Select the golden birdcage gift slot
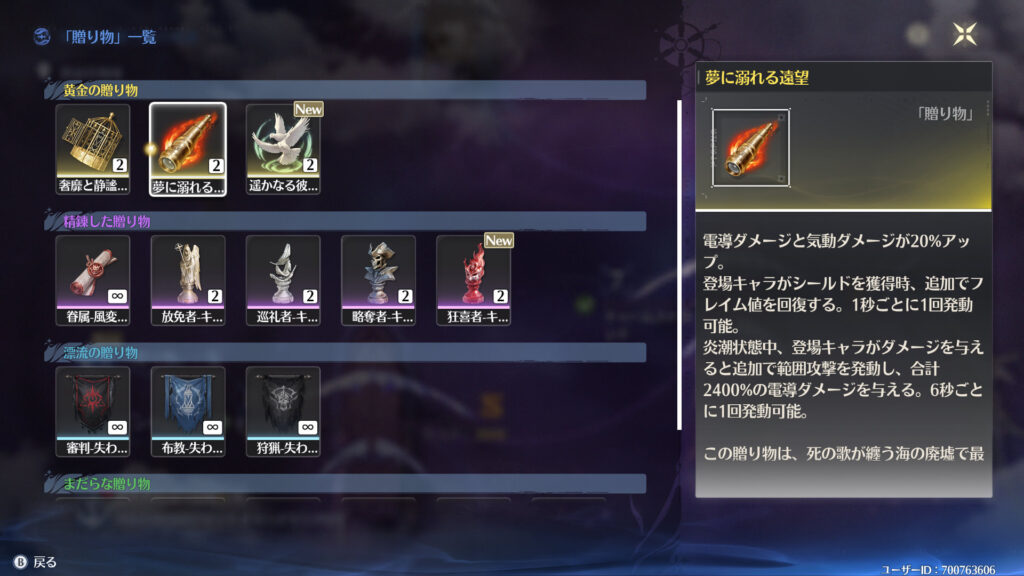 [x=93, y=148]
